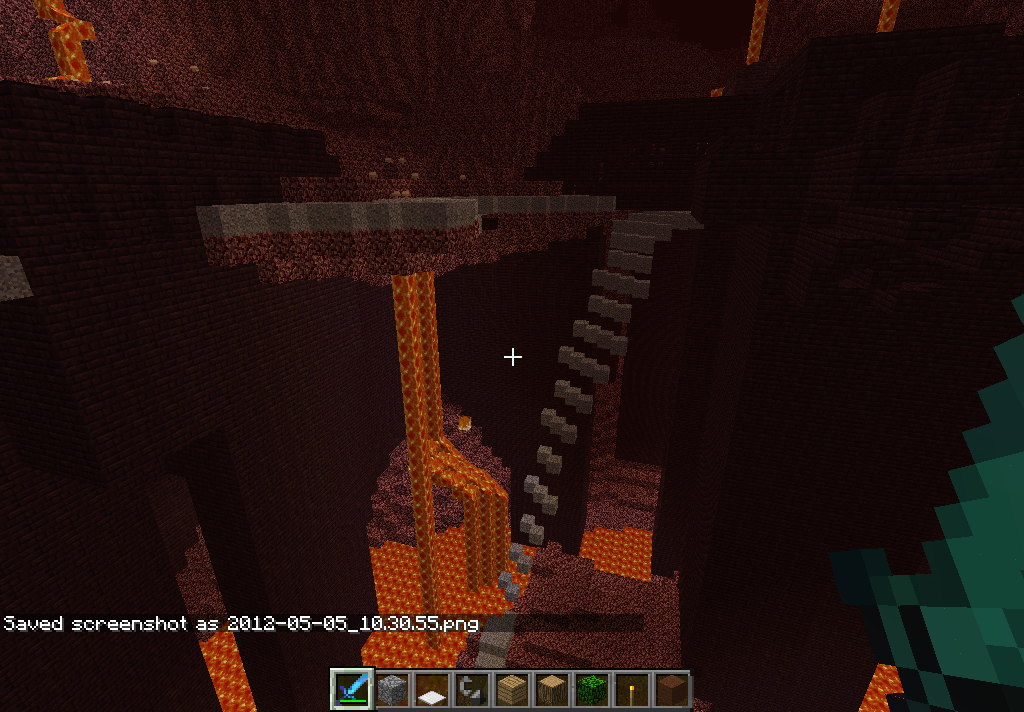The image size is (1024, 712).
Task: Select the torch in the hotbar
Action: (632, 690)
